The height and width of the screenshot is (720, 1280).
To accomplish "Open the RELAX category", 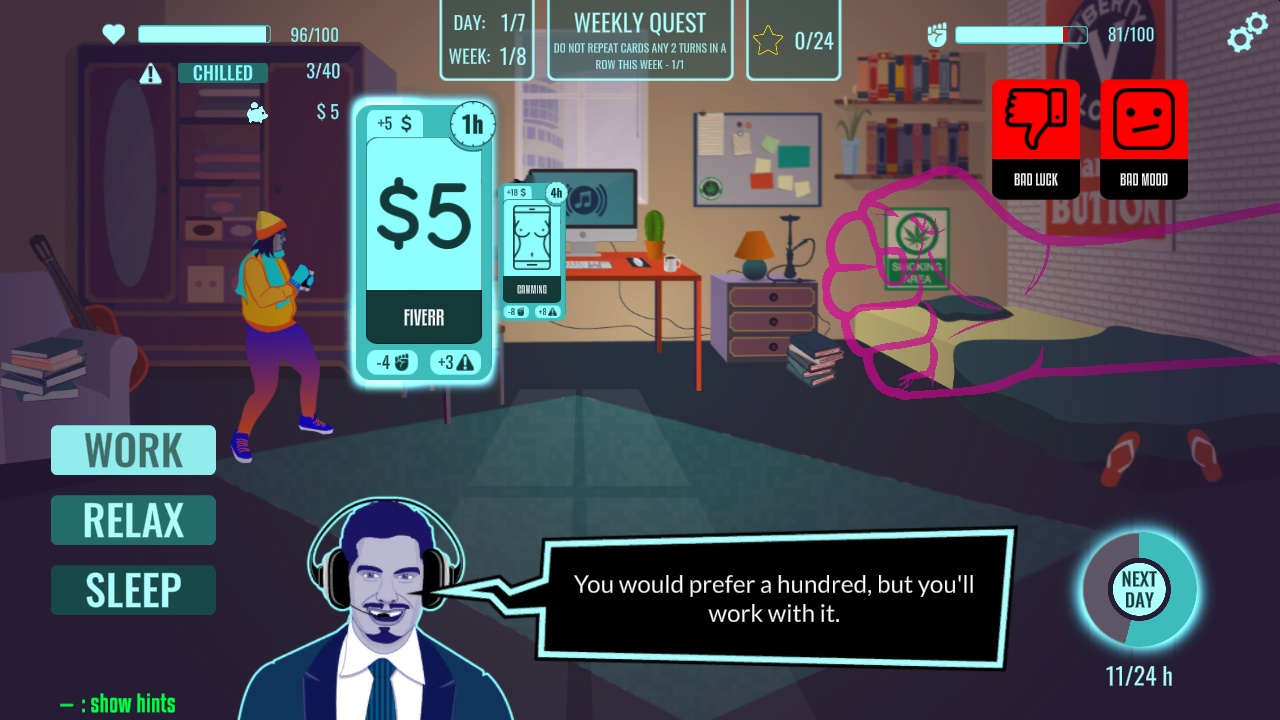I will pos(133,520).
